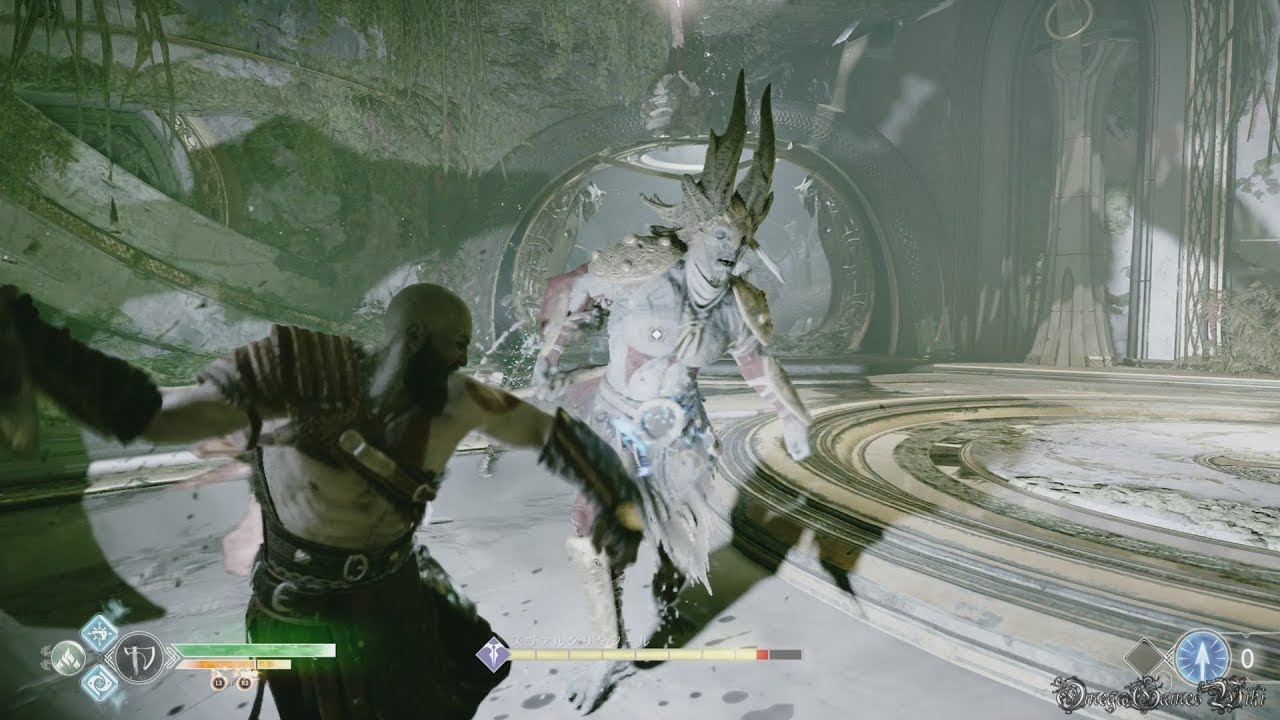Trigger the upper sunburst runic attack
Image resolution: width=1280 pixels, height=720 pixels.
click(x=99, y=631)
